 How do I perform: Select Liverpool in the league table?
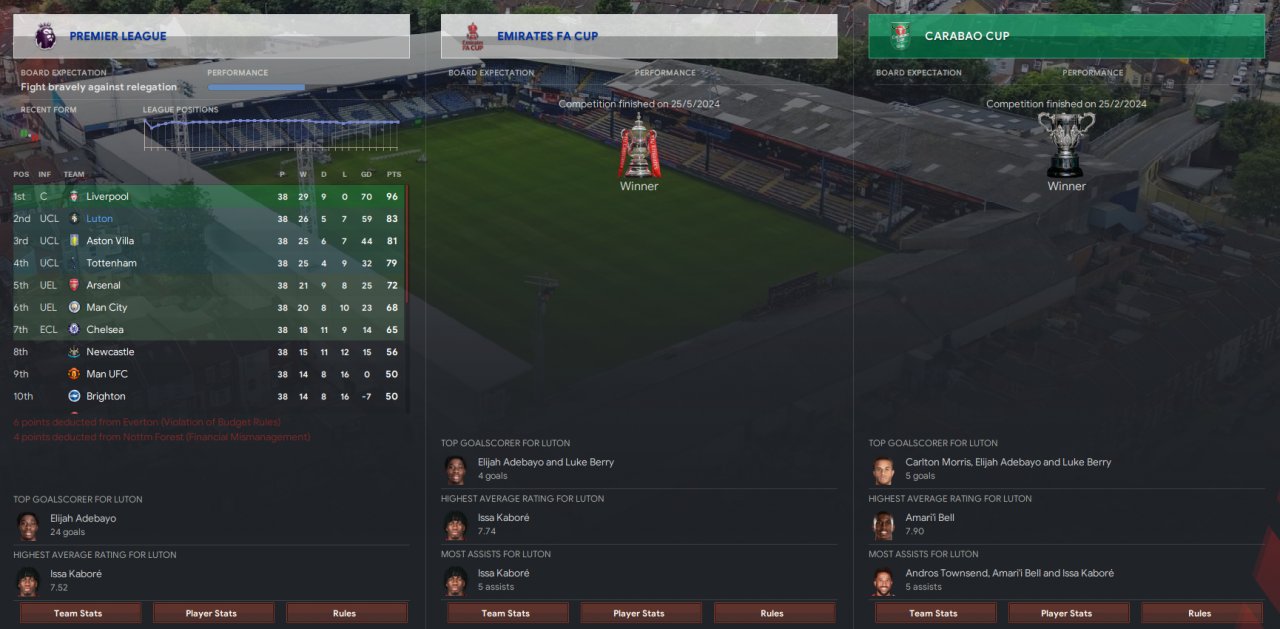(x=107, y=197)
